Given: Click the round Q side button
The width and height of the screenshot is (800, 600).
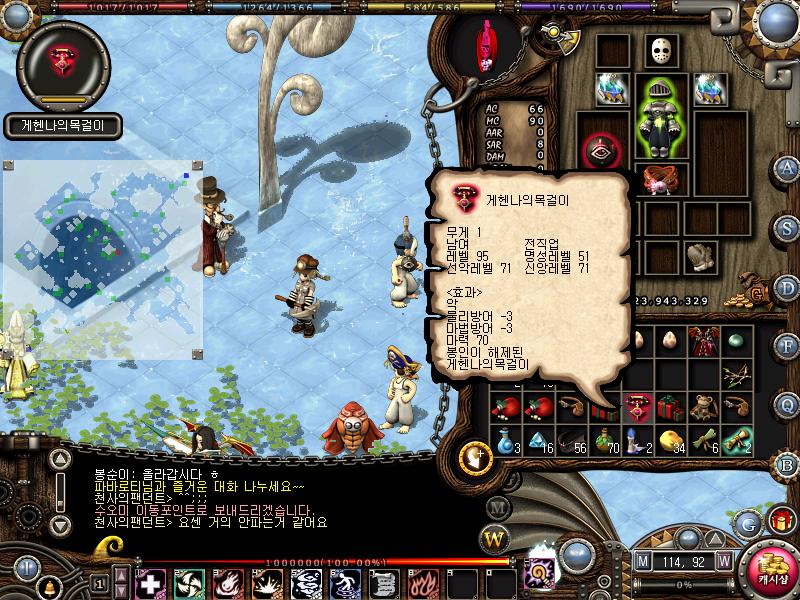Looking at the screenshot, I should (788, 403).
